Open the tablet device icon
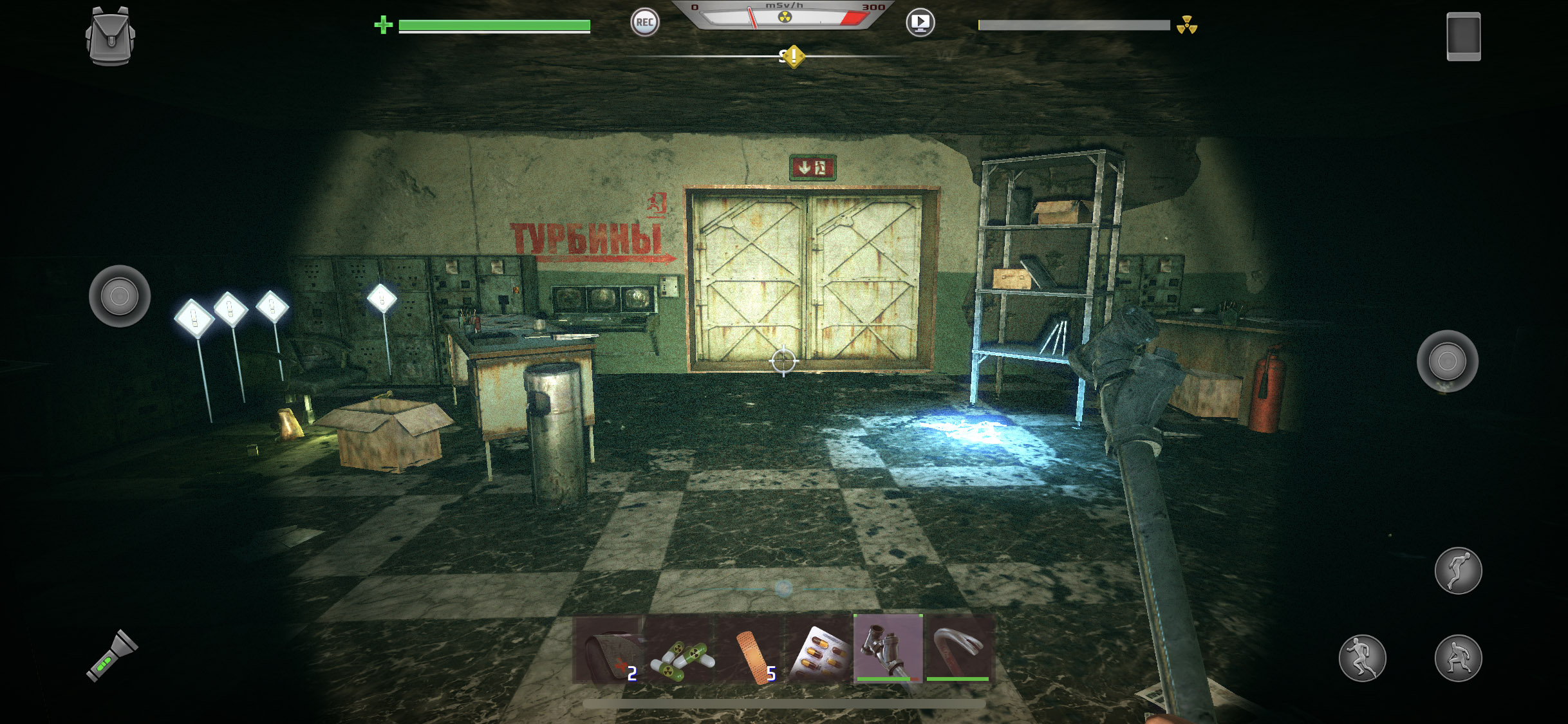 1463,37
